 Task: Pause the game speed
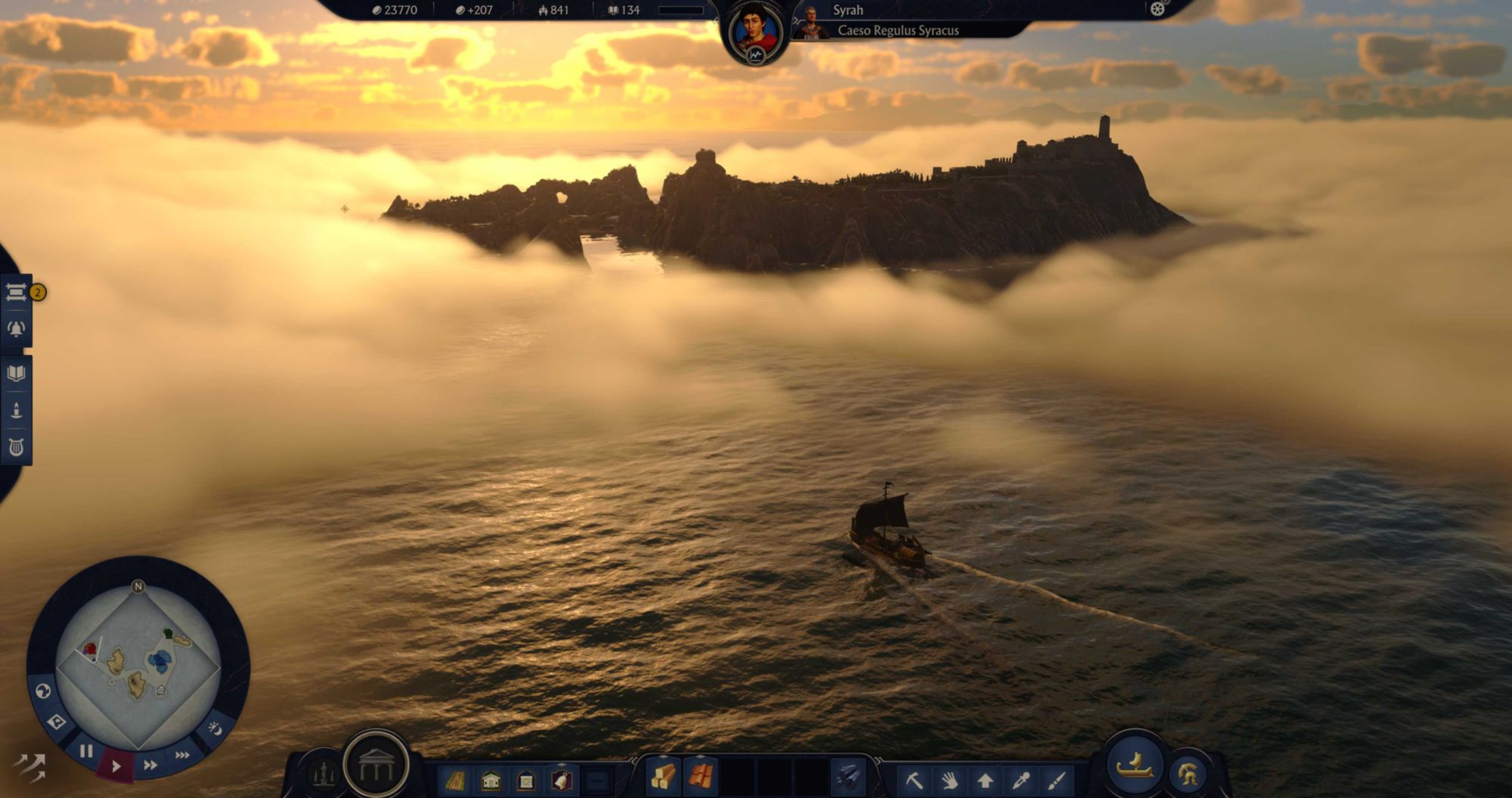[x=86, y=752]
